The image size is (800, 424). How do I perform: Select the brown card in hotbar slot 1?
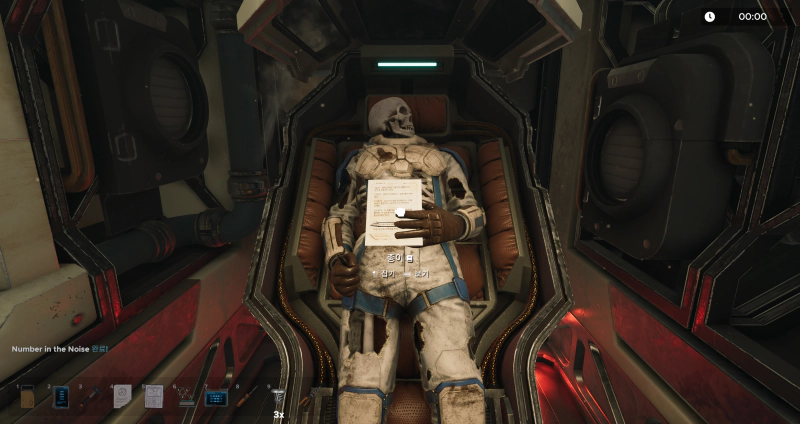28,397
